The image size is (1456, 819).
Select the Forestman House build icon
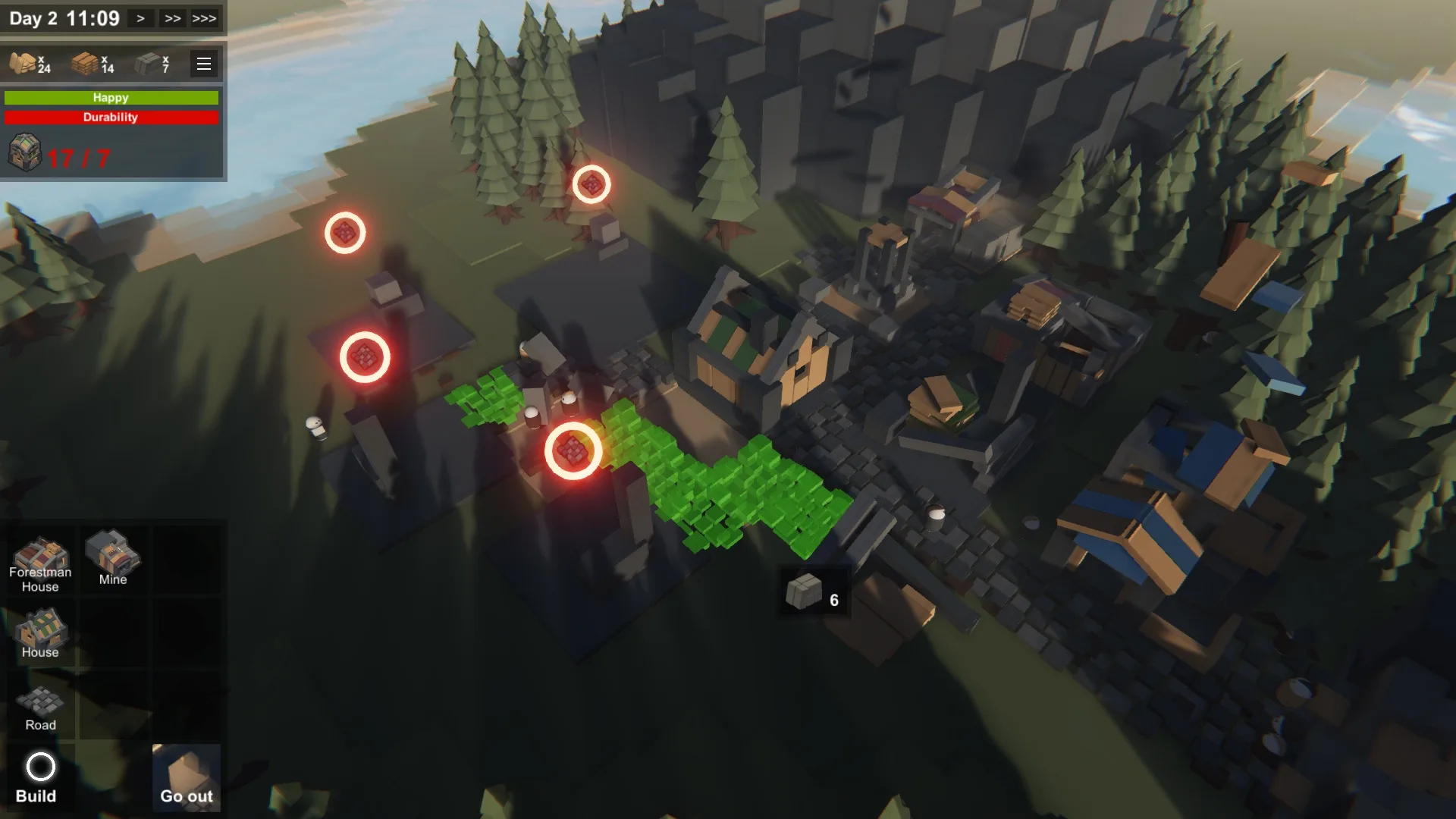point(39,561)
